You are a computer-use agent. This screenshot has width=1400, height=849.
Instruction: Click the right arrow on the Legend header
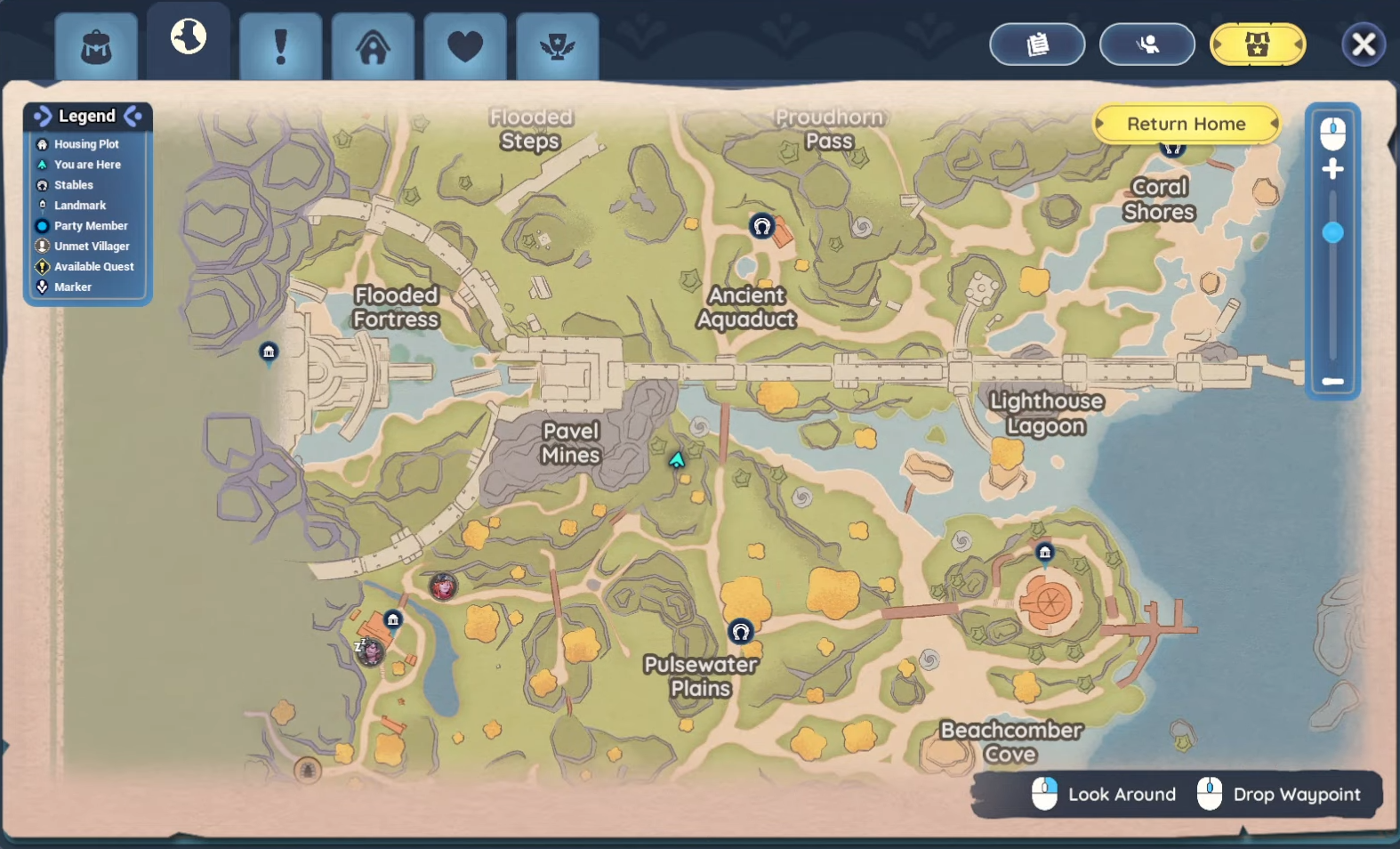coord(133,116)
